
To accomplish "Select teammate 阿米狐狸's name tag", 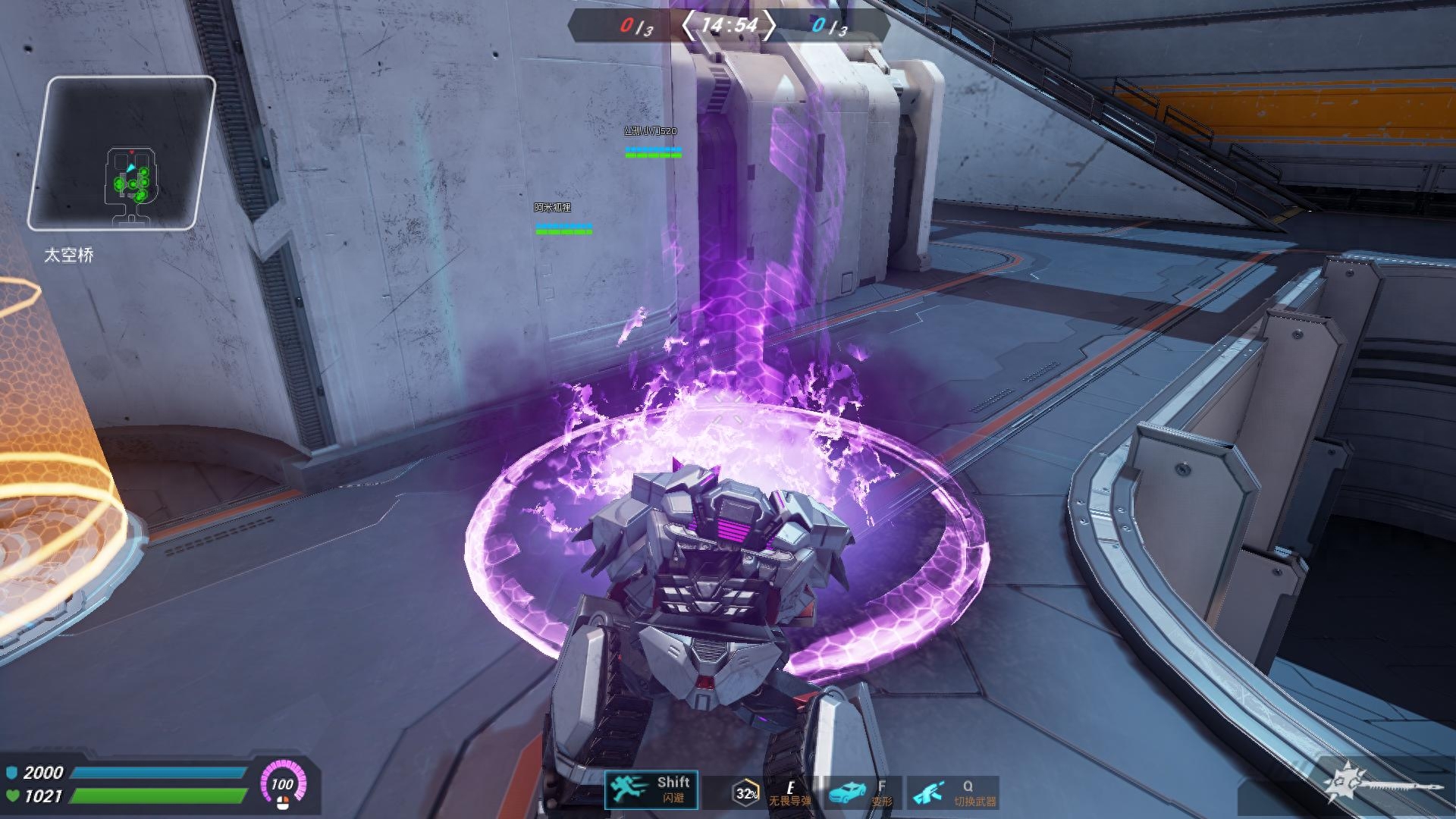I will pos(552,208).
